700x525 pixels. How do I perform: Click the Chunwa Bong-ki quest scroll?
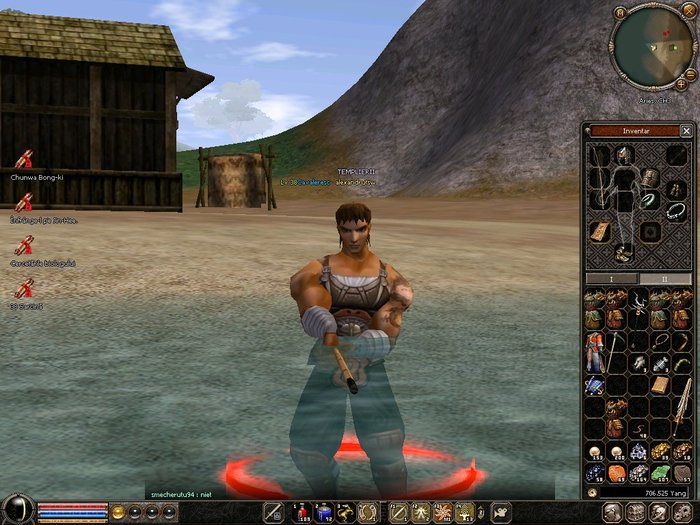pyautogui.click(x=25, y=159)
